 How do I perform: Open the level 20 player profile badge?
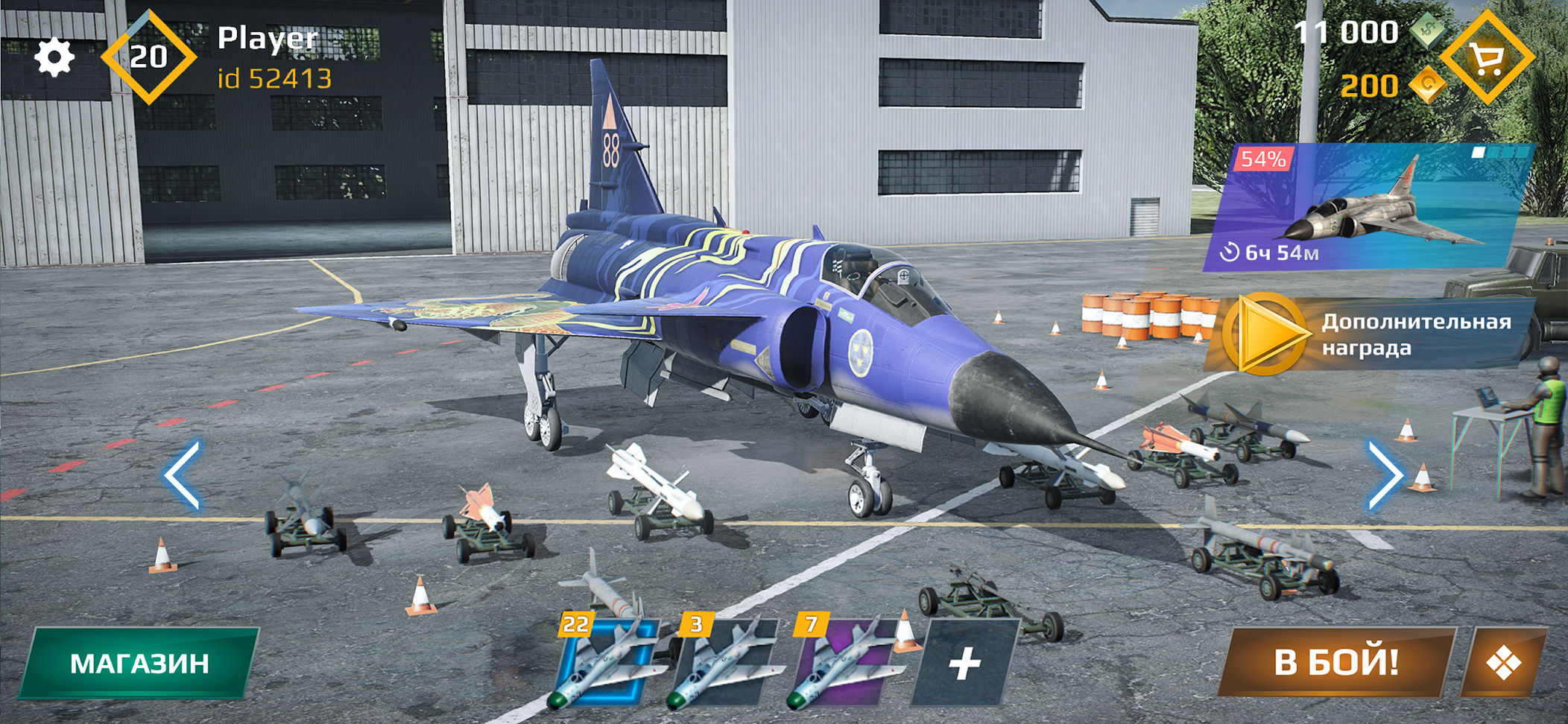point(148,57)
